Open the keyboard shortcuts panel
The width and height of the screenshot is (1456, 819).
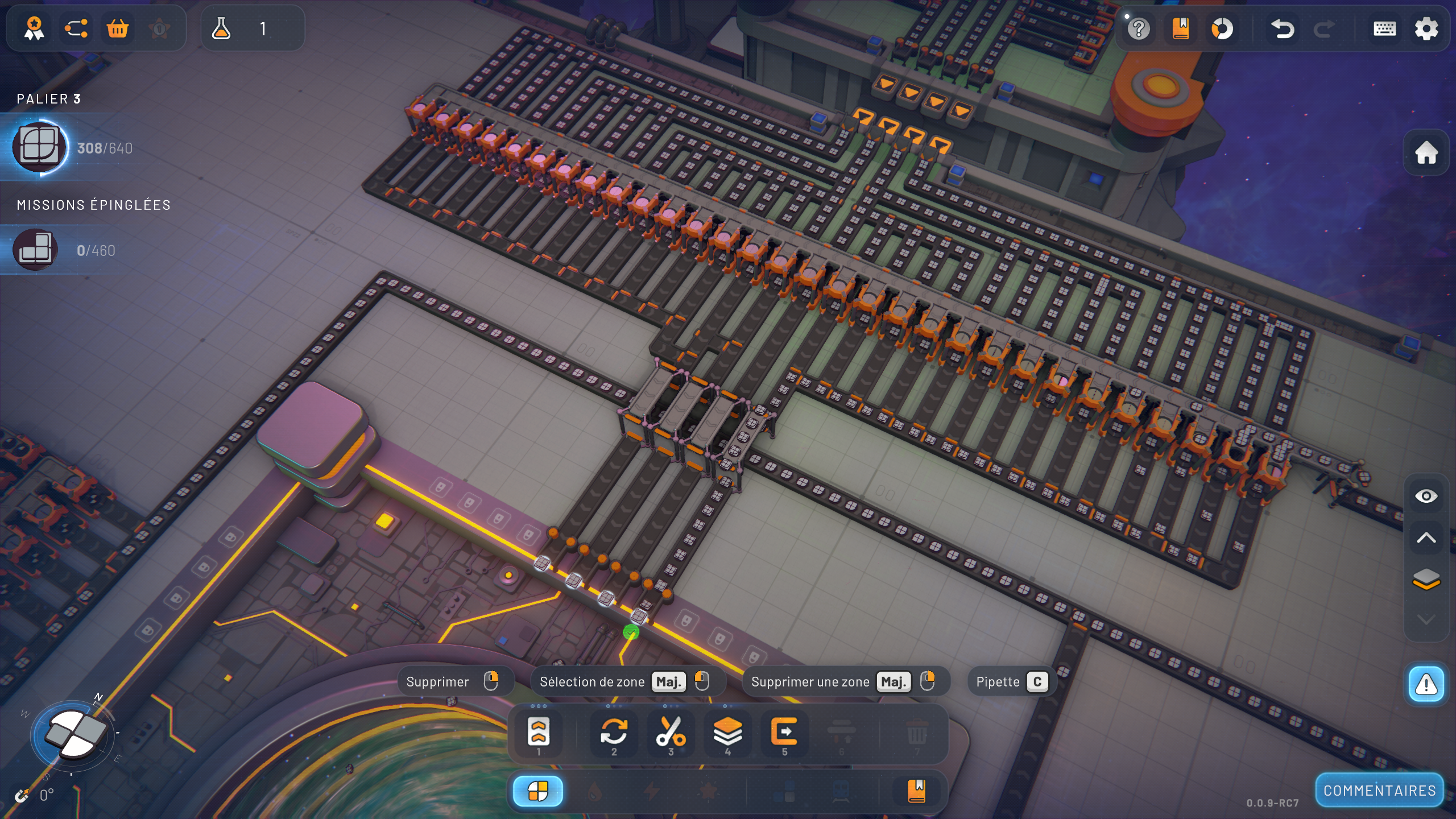pyautogui.click(x=1384, y=28)
